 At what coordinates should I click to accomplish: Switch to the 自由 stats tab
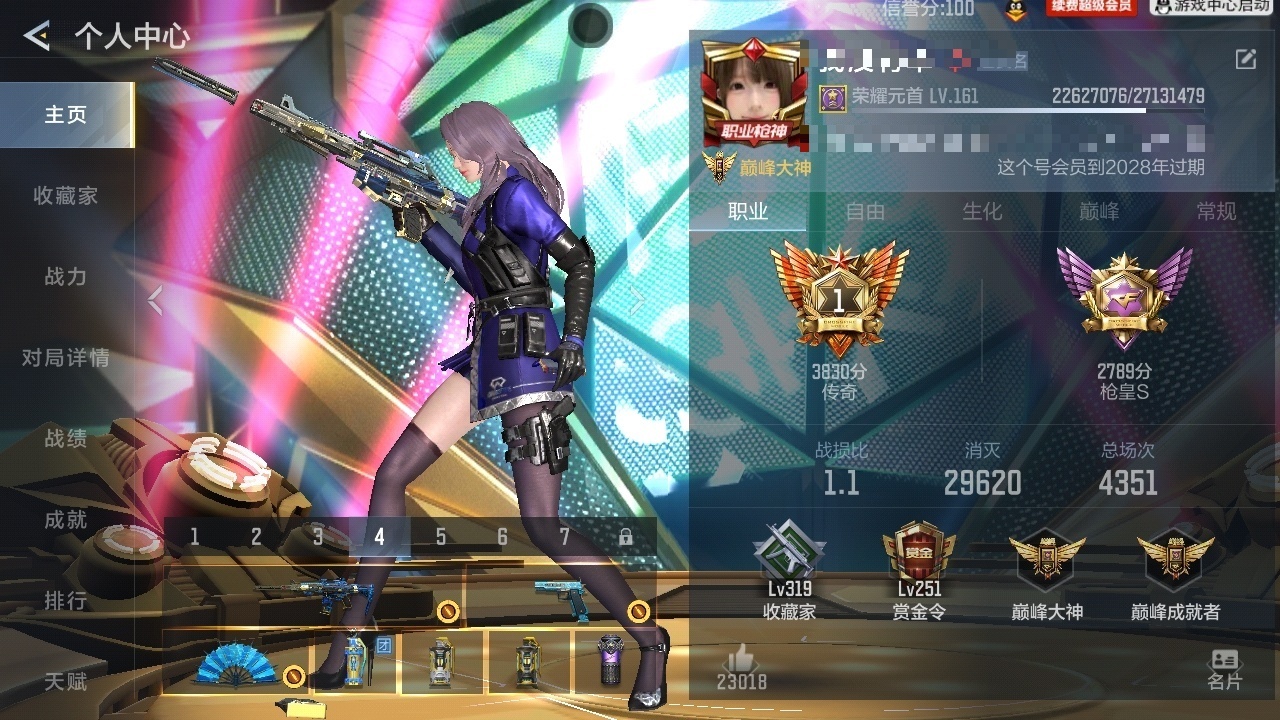(x=865, y=211)
